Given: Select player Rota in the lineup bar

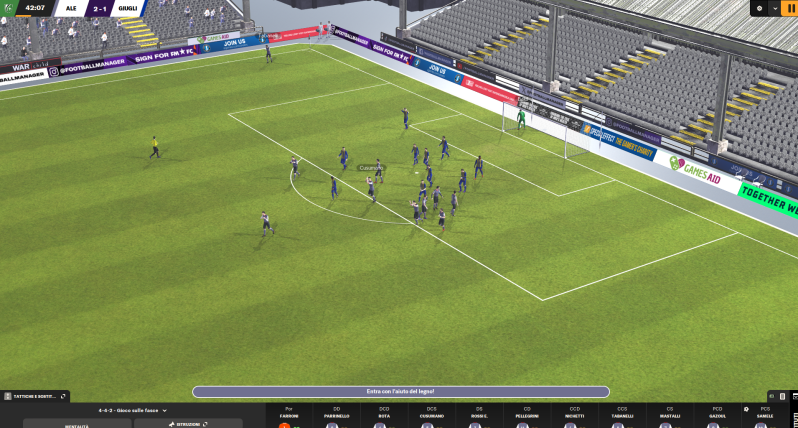Looking at the screenshot, I should pyautogui.click(x=384, y=415).
